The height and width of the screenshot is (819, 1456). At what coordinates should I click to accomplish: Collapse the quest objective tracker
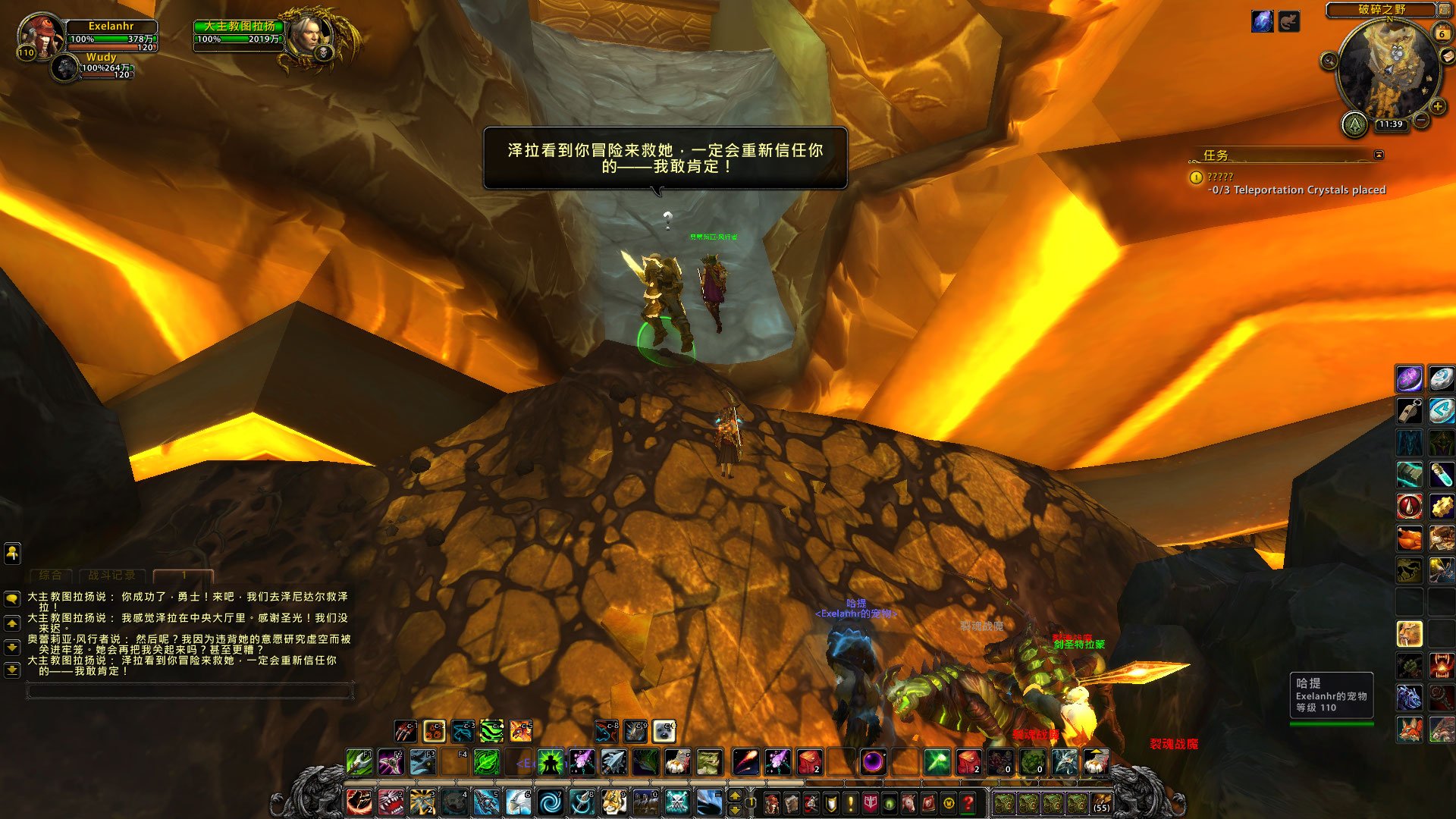point(1379,155)
